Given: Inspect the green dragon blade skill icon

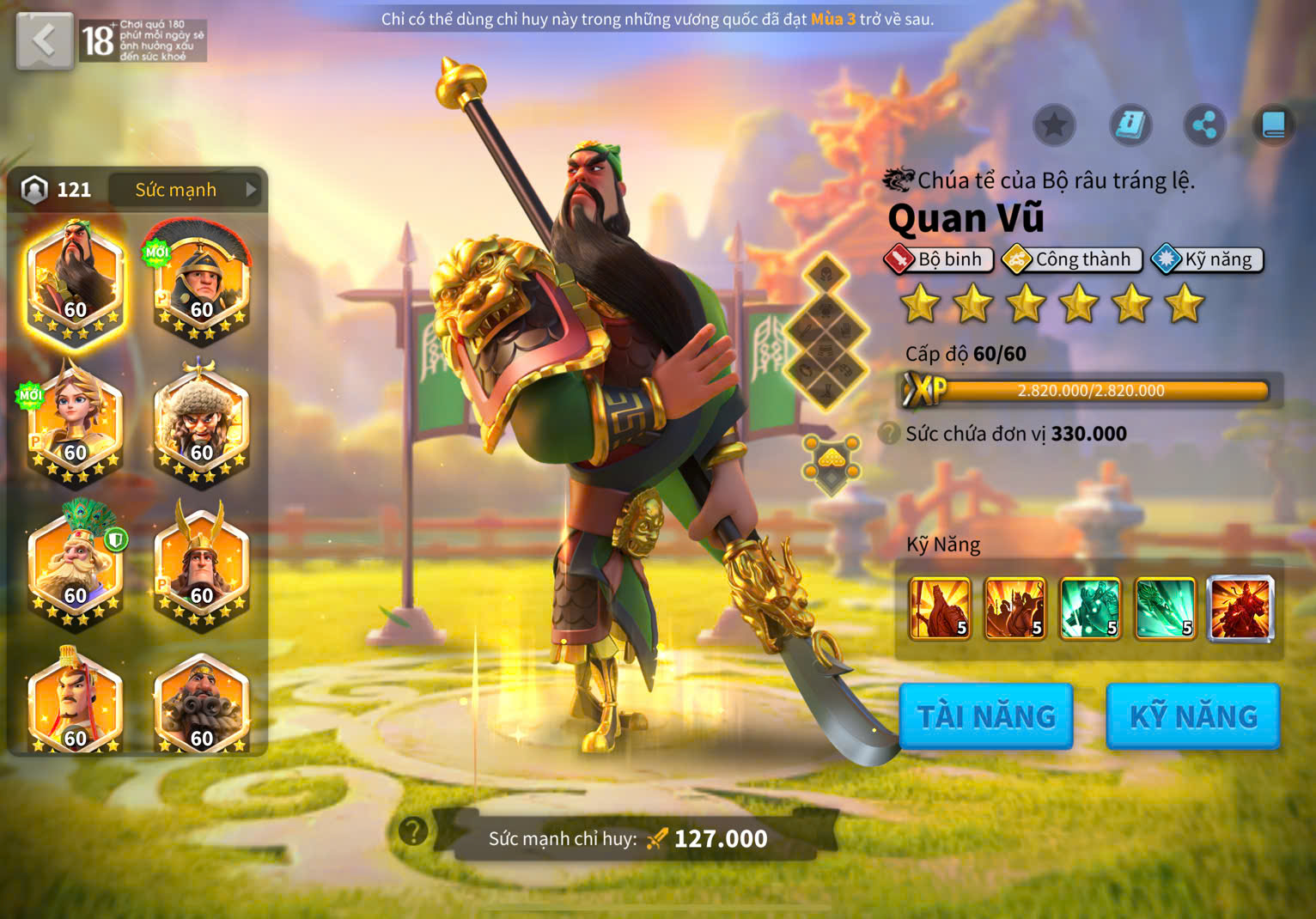Looking at the screenshot, I should coord(1165,609).
